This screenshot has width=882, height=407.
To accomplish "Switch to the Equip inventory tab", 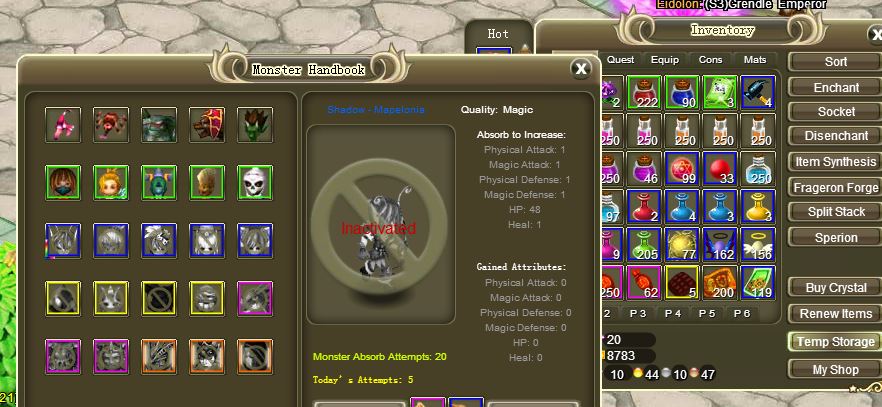I will click(665, 60).
